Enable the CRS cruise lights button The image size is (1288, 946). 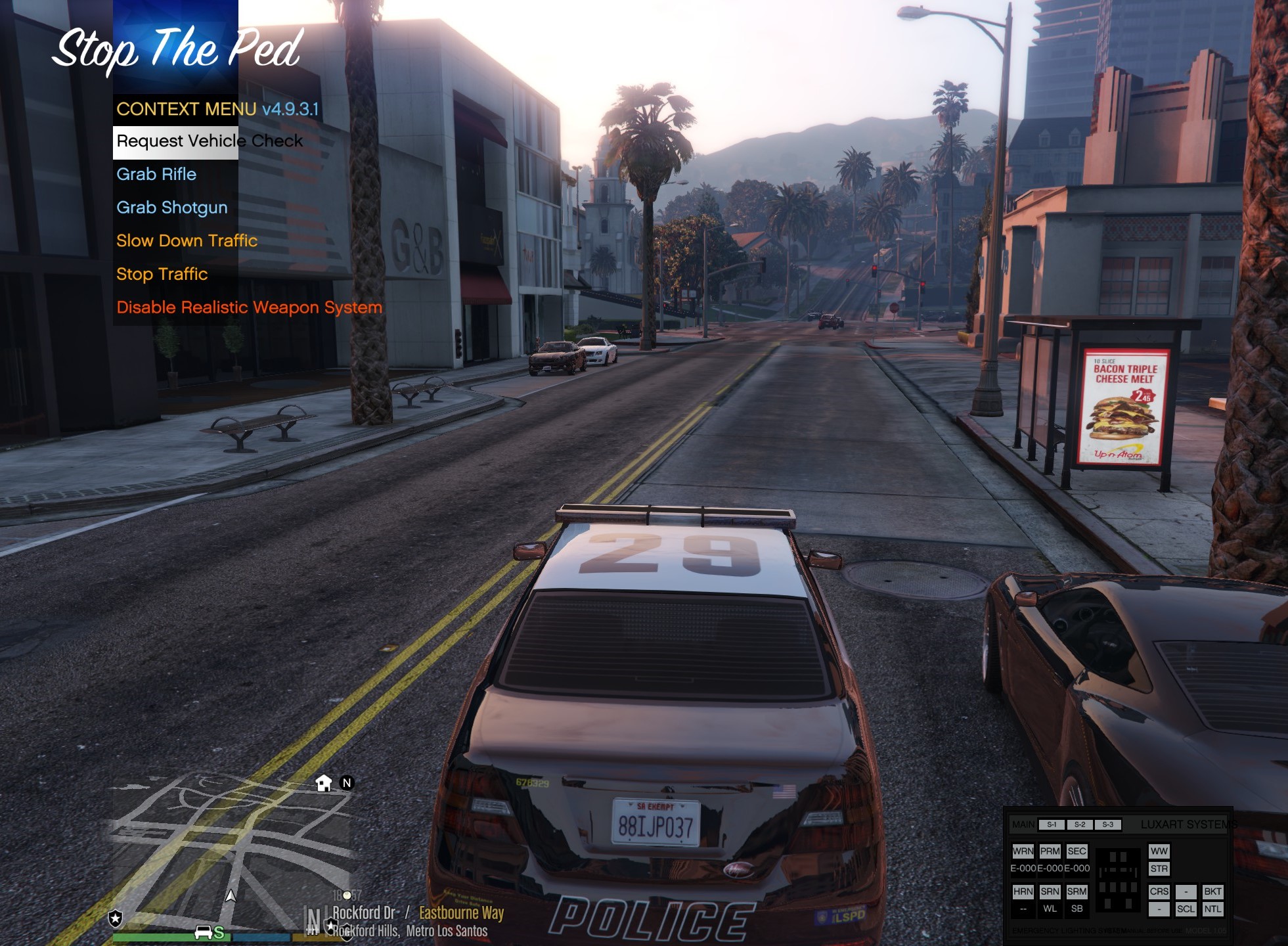point(1159,891)
